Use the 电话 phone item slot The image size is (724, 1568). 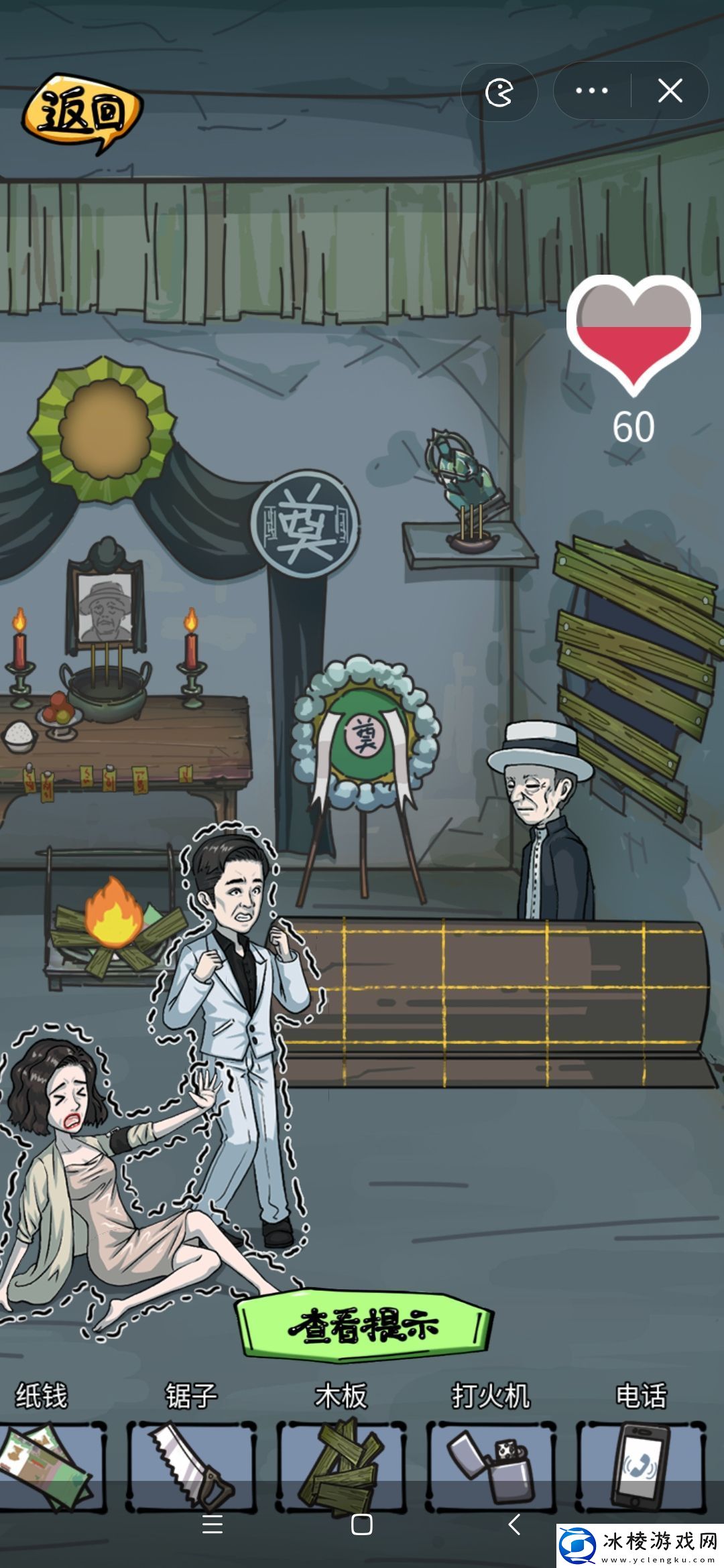[x=641, y=1457]
